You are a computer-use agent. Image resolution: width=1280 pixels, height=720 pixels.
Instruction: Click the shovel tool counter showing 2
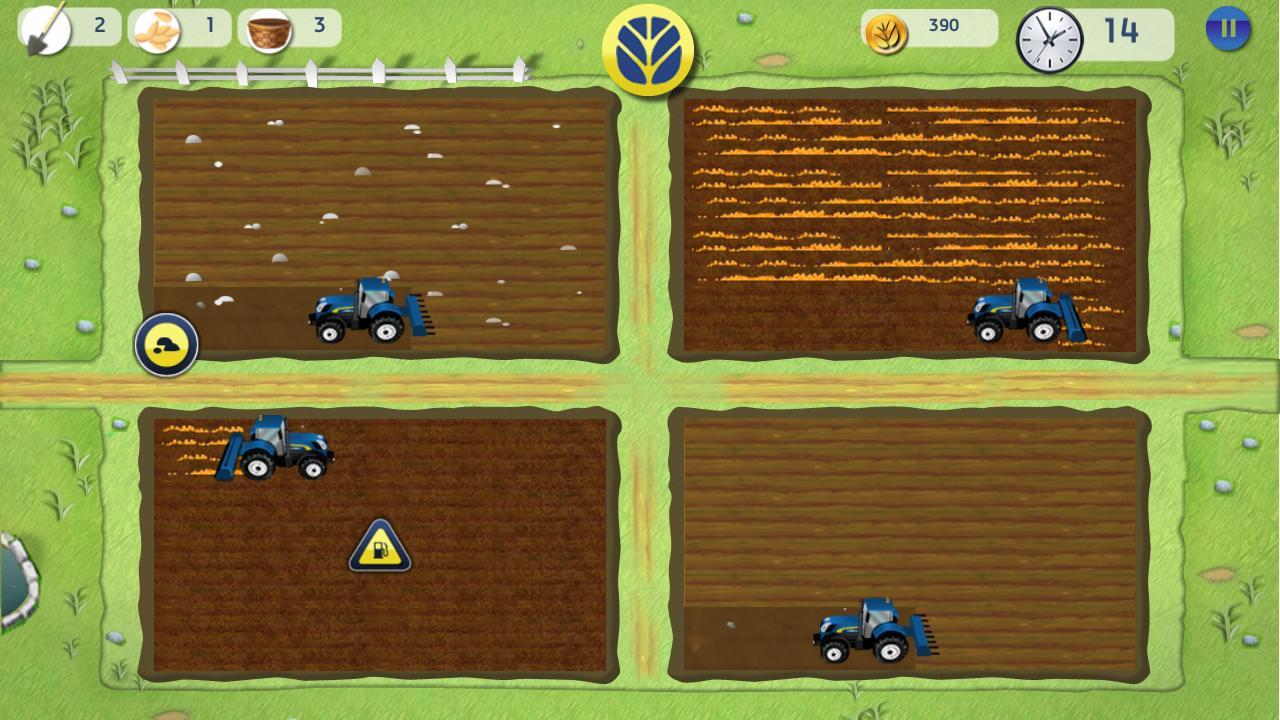[x=98, y=27]
